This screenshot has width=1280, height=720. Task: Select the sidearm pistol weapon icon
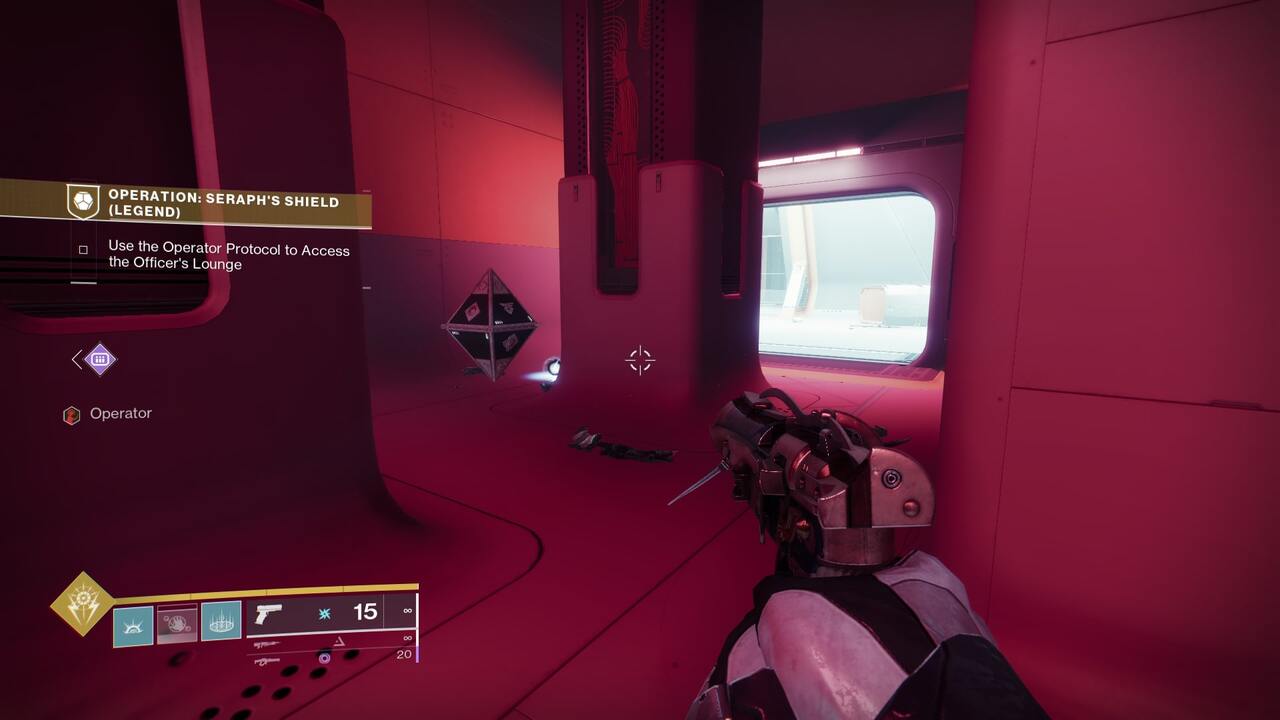tap(268, 613)
